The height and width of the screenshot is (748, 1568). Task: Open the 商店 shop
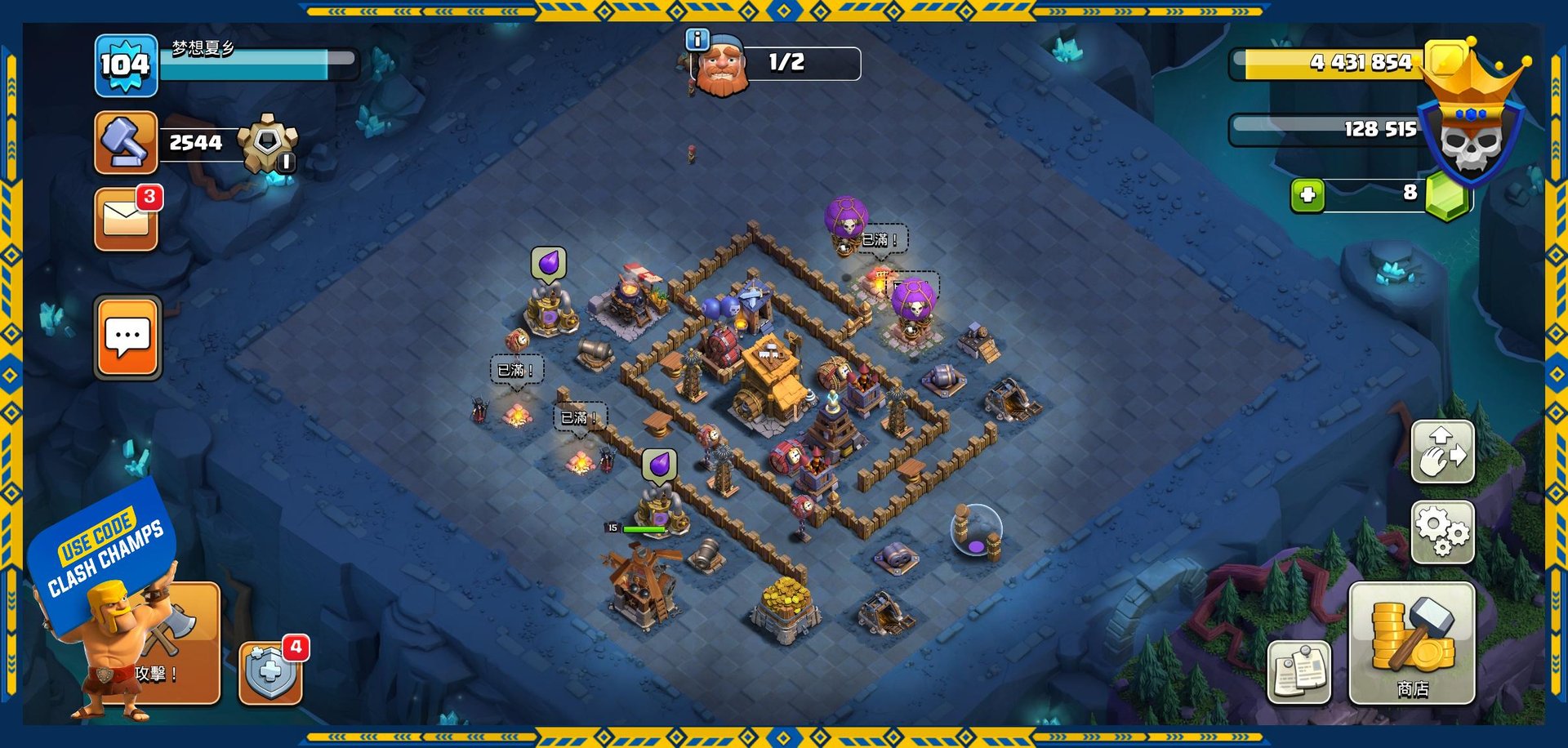(1411, 643)
